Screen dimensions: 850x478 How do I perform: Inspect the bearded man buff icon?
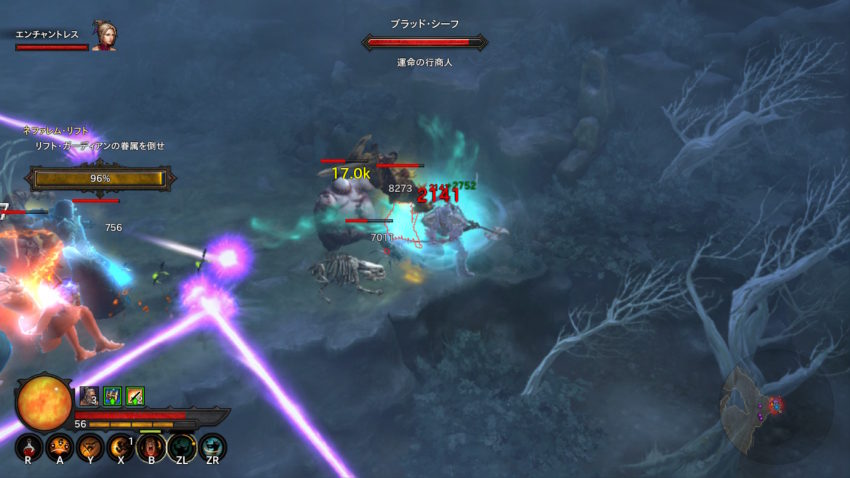click(x=89, y=395)
